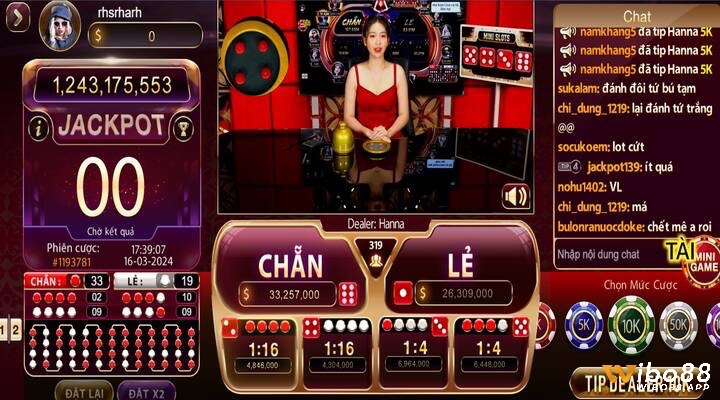
Task: Open the jackpot info icon
Action: 39,127
